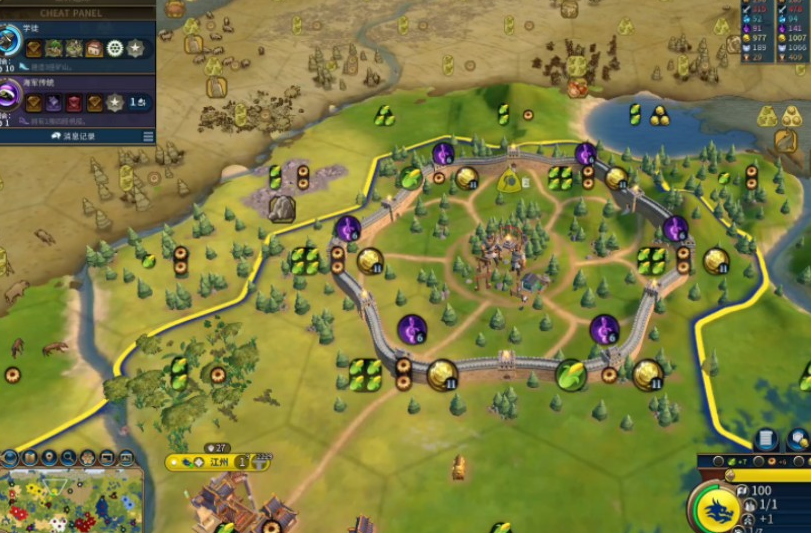Open the apprentice research icon in tracker
This screenshot has width=811, height=533.
pyautogui.click(x=10, y=40)
